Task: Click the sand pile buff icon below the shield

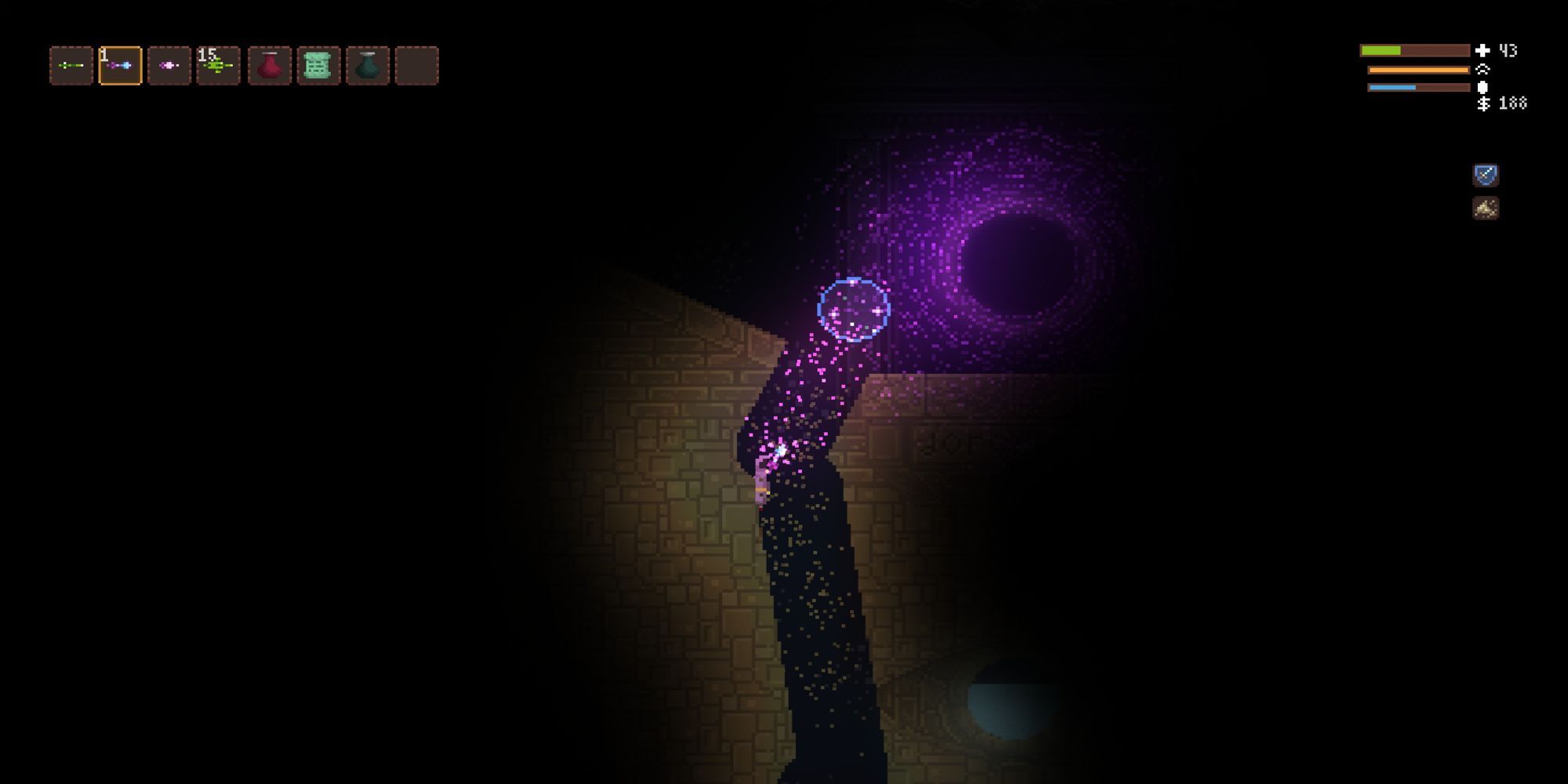Action: tap(1485, 208)
